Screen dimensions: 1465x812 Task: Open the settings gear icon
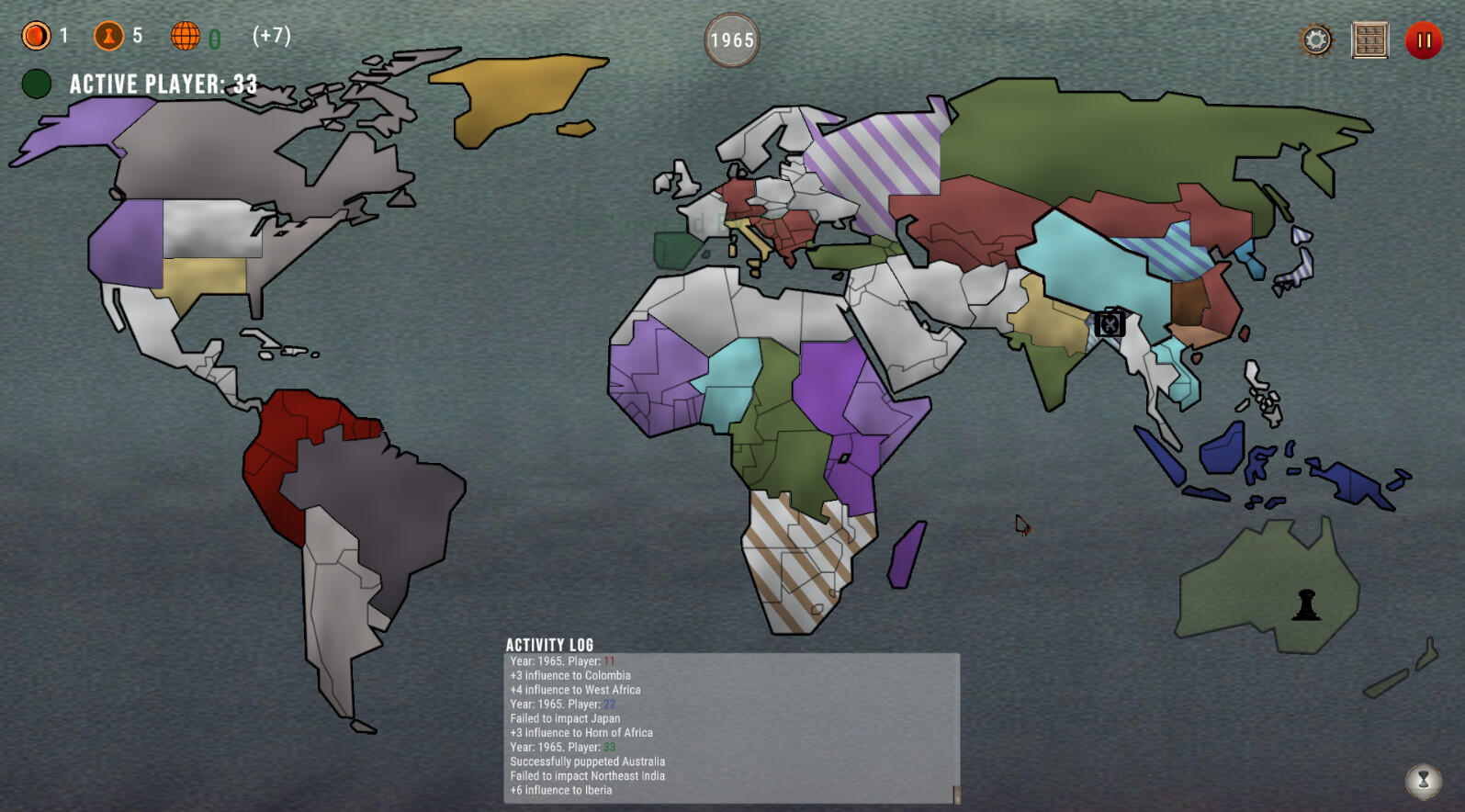point(1314,39)
